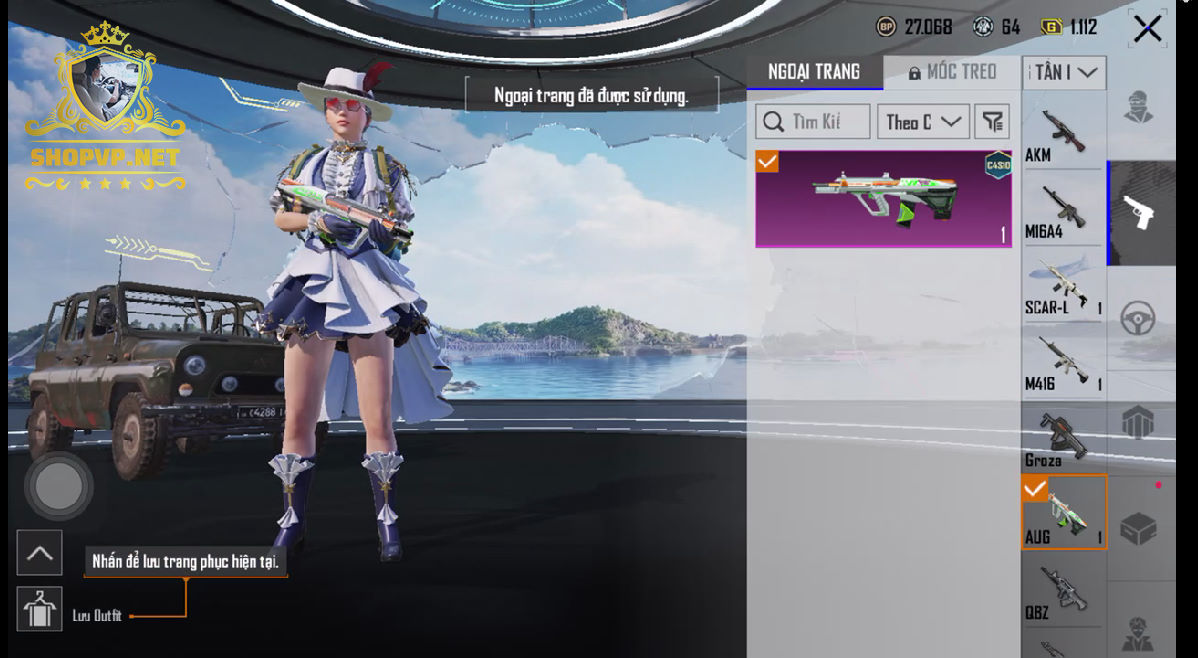
Task: Open the Theo sort dropdown
Action: tap(923, 122)
